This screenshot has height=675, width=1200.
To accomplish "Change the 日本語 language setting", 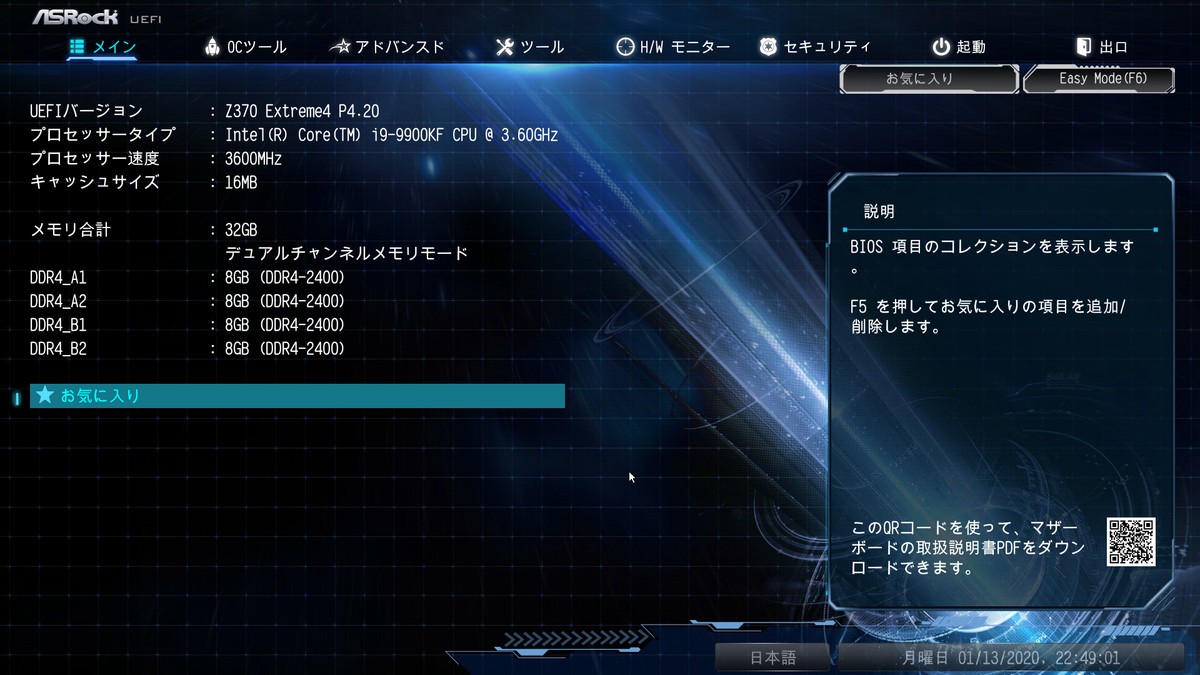I will pyautogui.click(x=773, y=658).
